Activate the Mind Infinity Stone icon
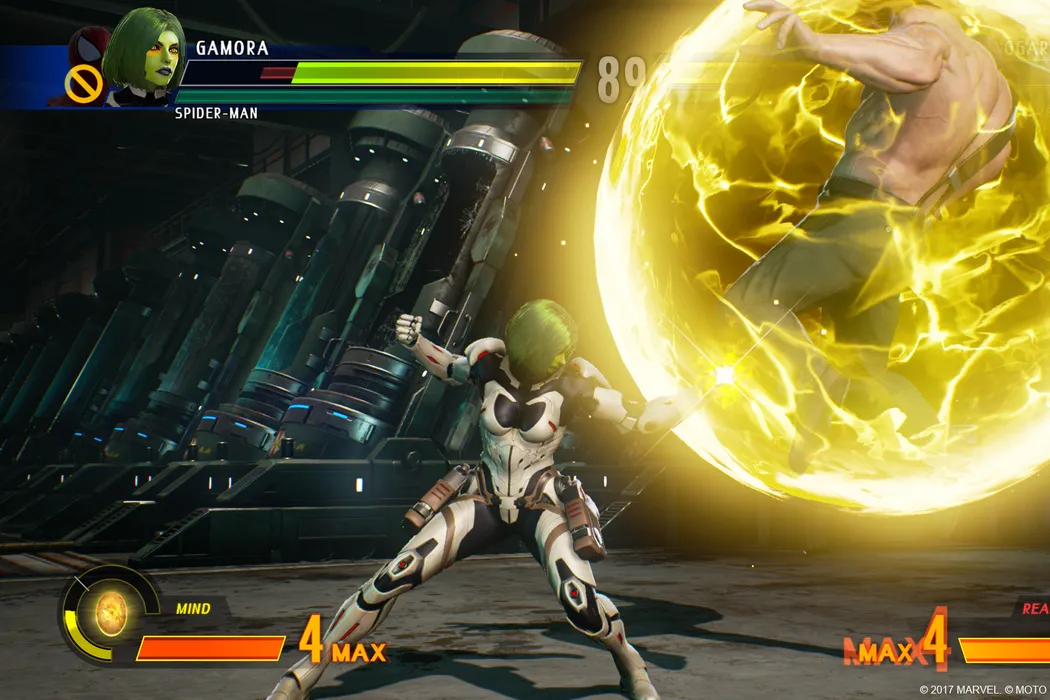 tap(110, 607)
